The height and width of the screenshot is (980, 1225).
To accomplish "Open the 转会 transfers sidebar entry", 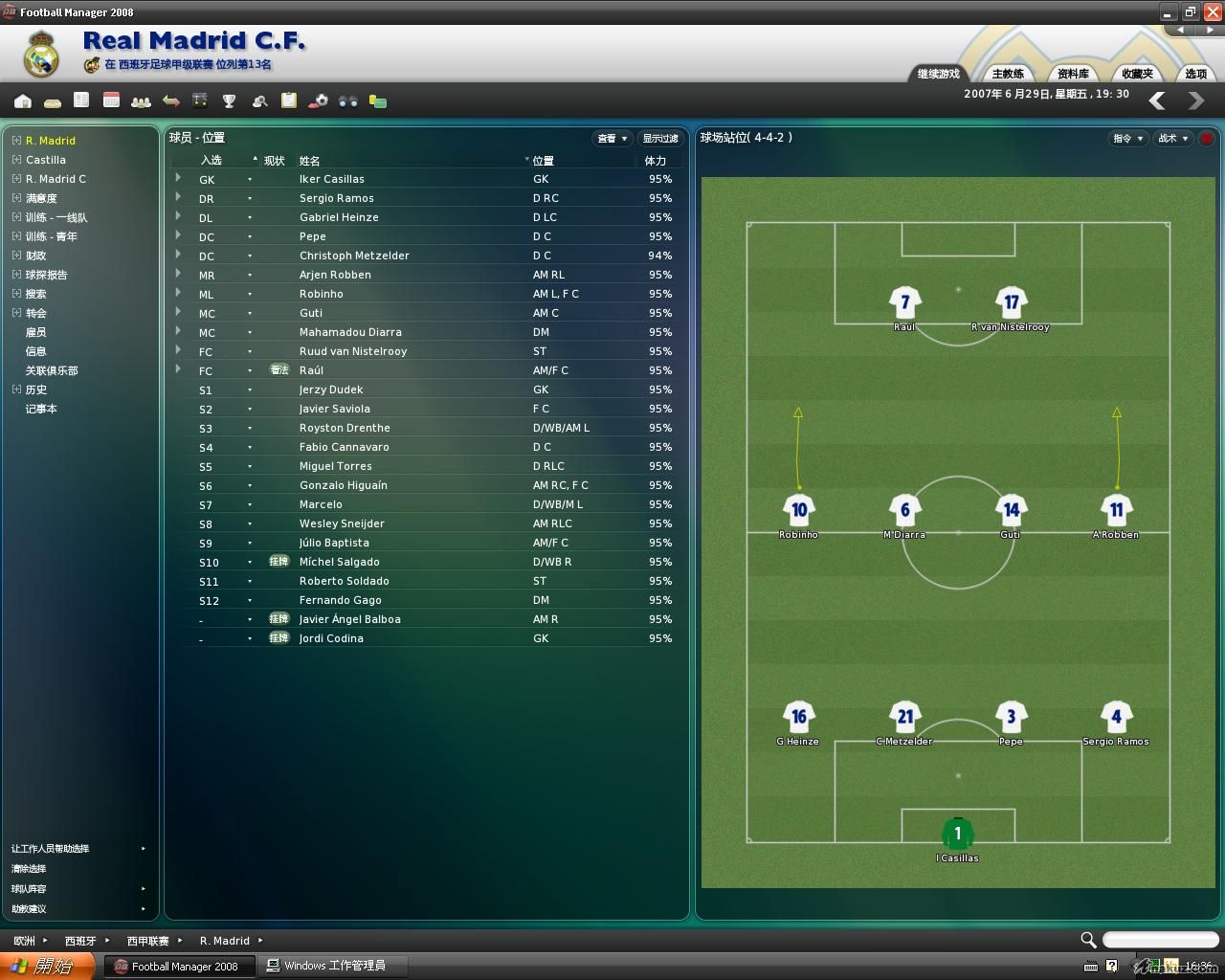I will click(x=36, y=313).
